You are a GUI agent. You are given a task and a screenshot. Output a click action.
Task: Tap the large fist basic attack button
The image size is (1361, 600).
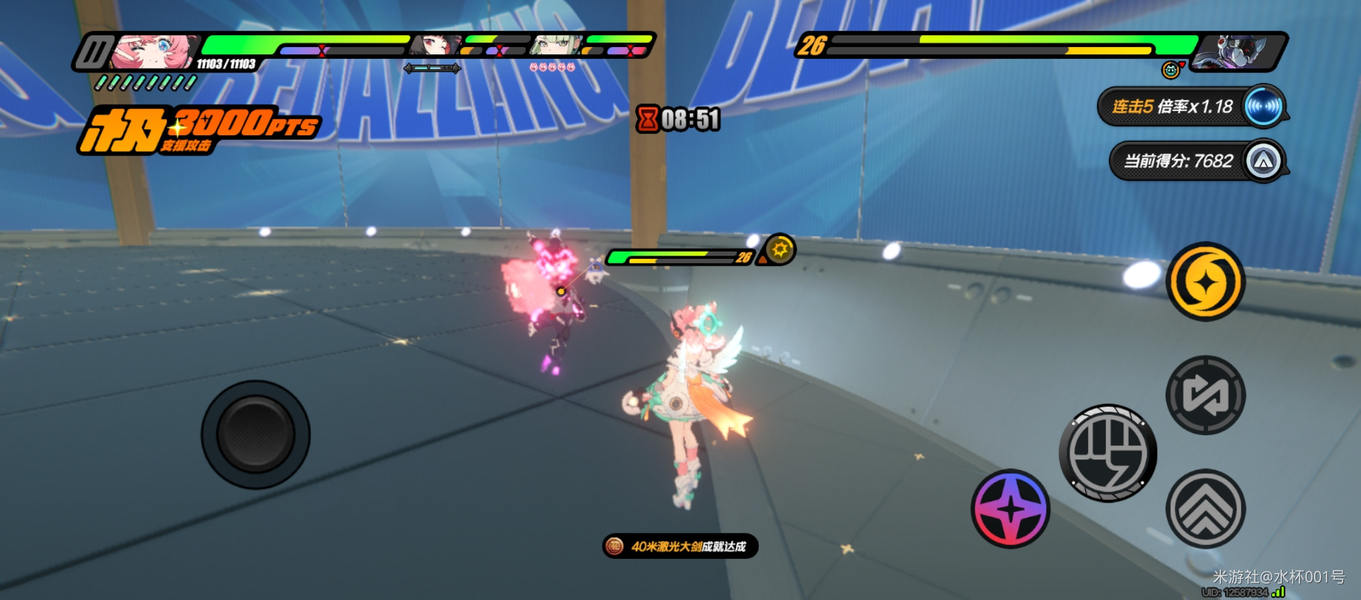[1108, 453]
